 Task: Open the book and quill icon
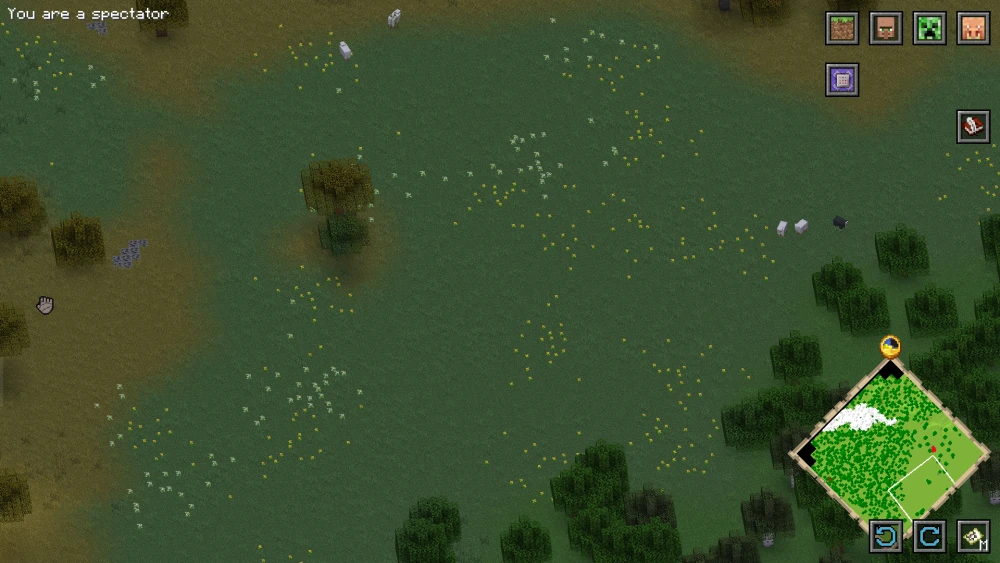(x=973, y=127)
